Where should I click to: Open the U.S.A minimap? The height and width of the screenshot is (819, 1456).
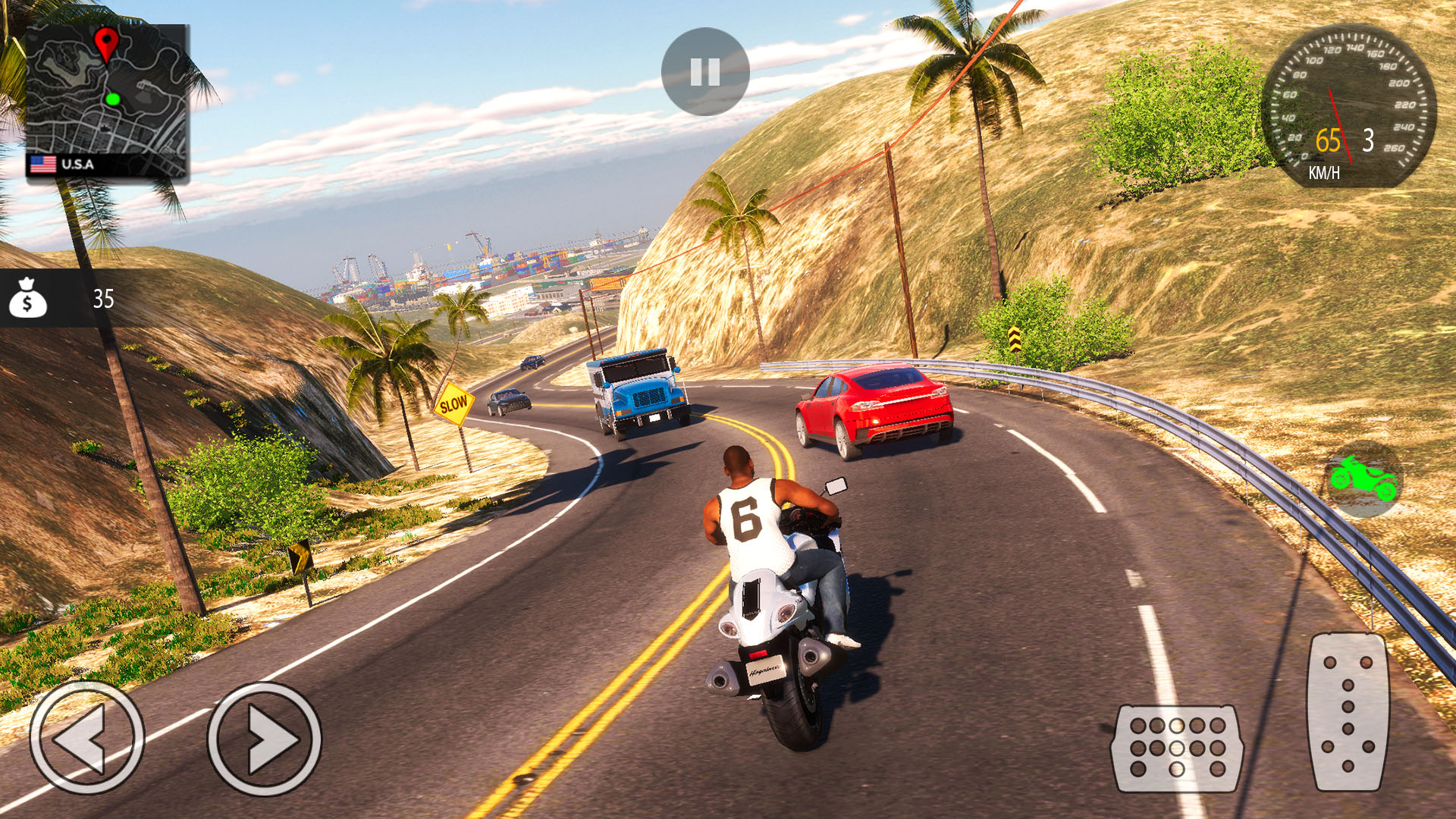[x=107, y=102]
